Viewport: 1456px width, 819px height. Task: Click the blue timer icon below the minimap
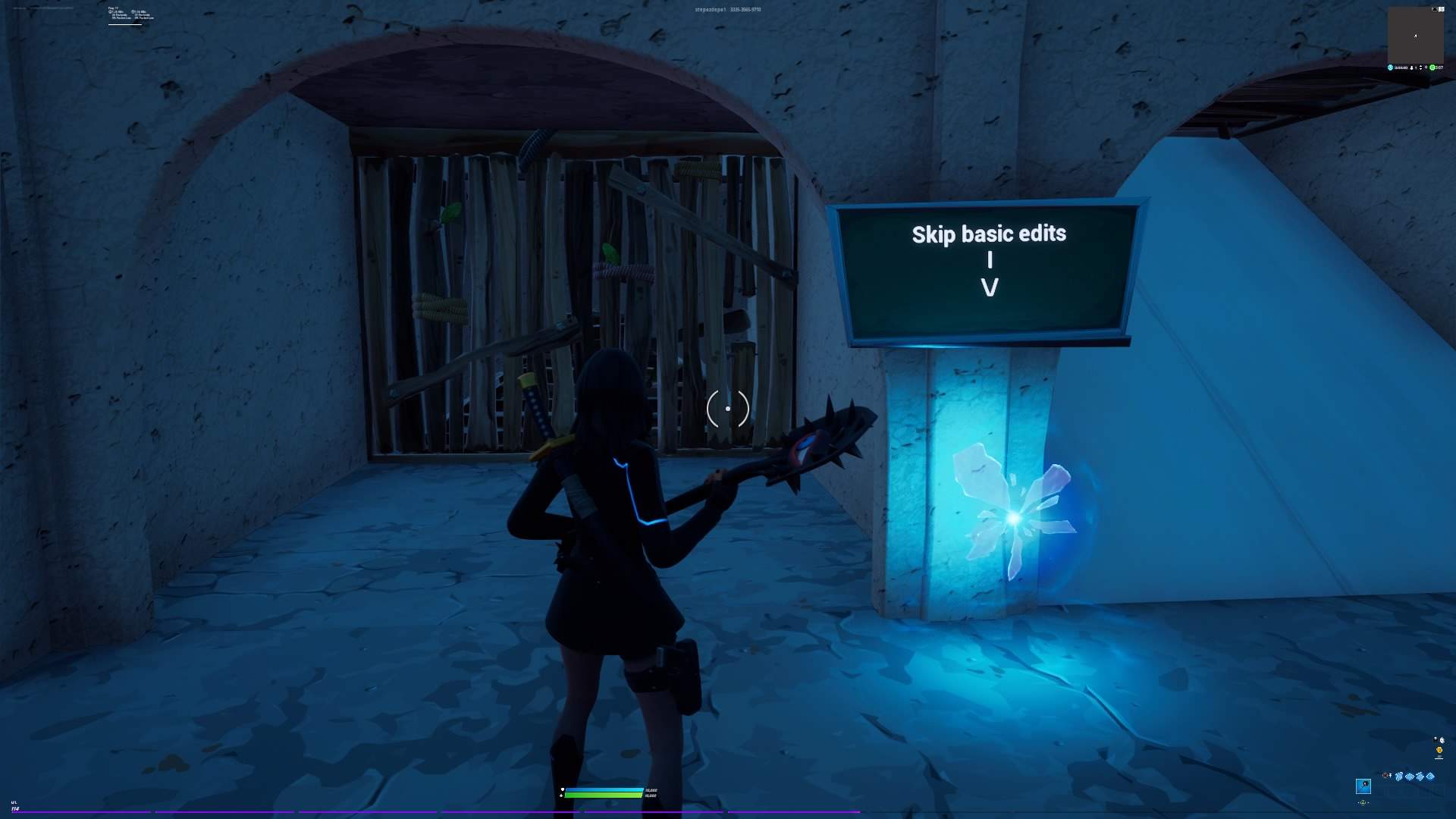(1391, 67)
